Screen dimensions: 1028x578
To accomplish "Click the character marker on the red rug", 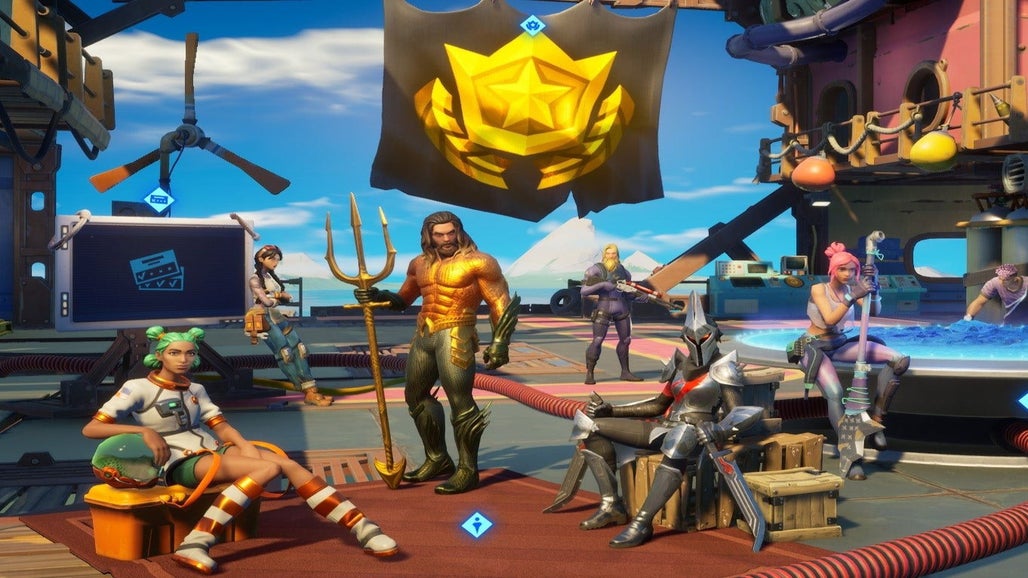I will point(476,524).
